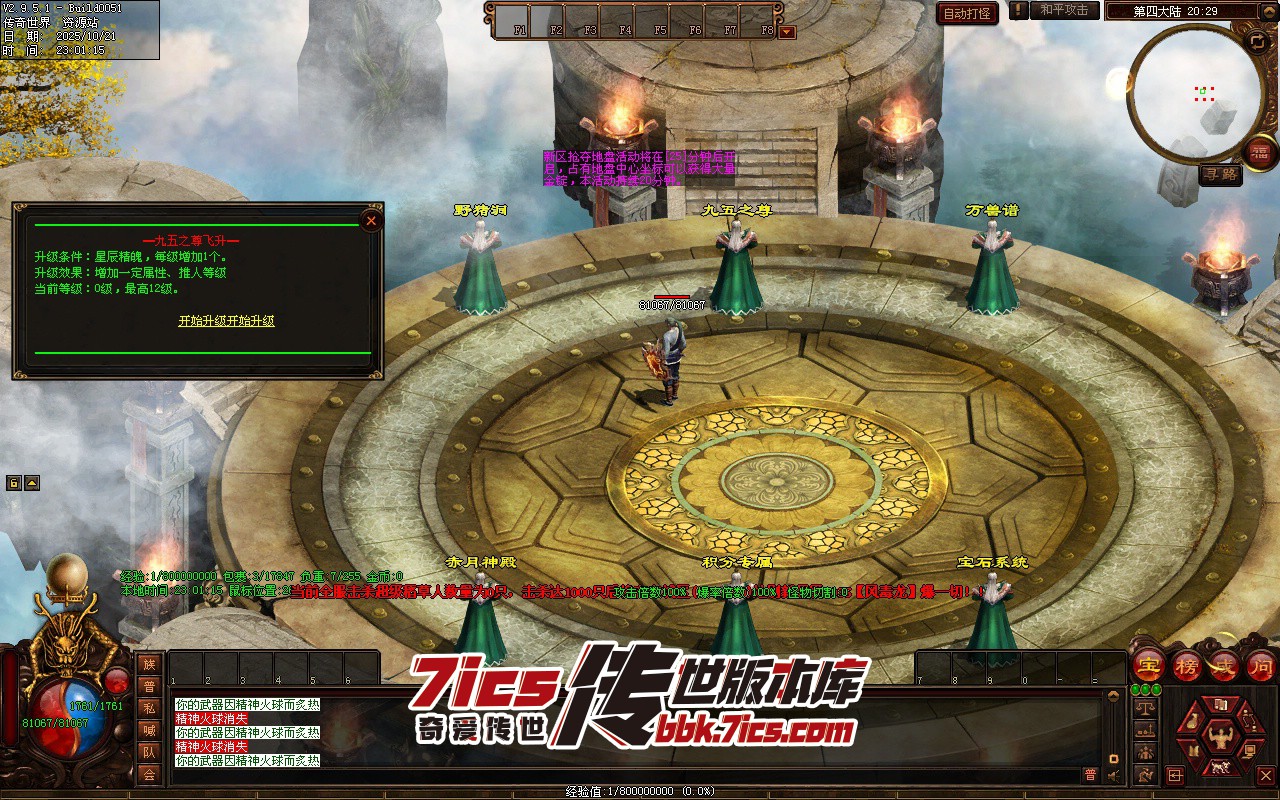Click the 开始升级 upgrade link
Image resolution: width=1280 pixels, height=800 pixels.
(226, 321)
